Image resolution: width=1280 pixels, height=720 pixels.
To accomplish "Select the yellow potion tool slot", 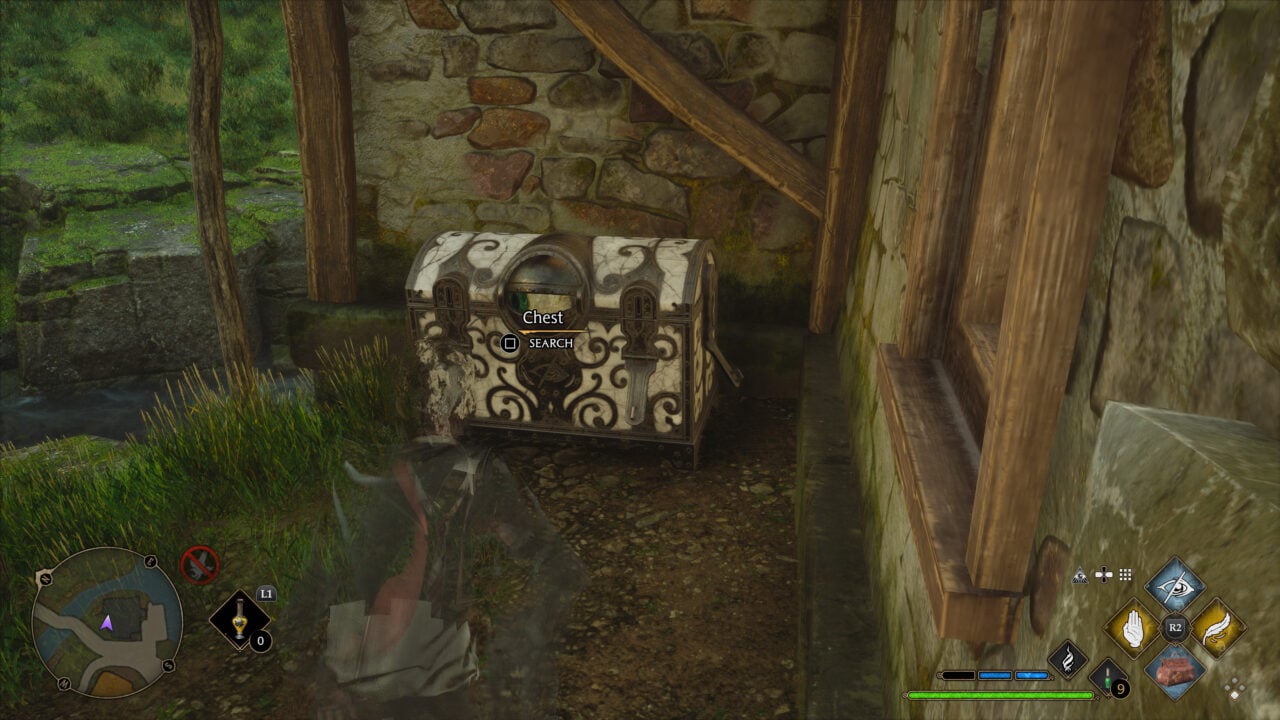I will [240, 621].
